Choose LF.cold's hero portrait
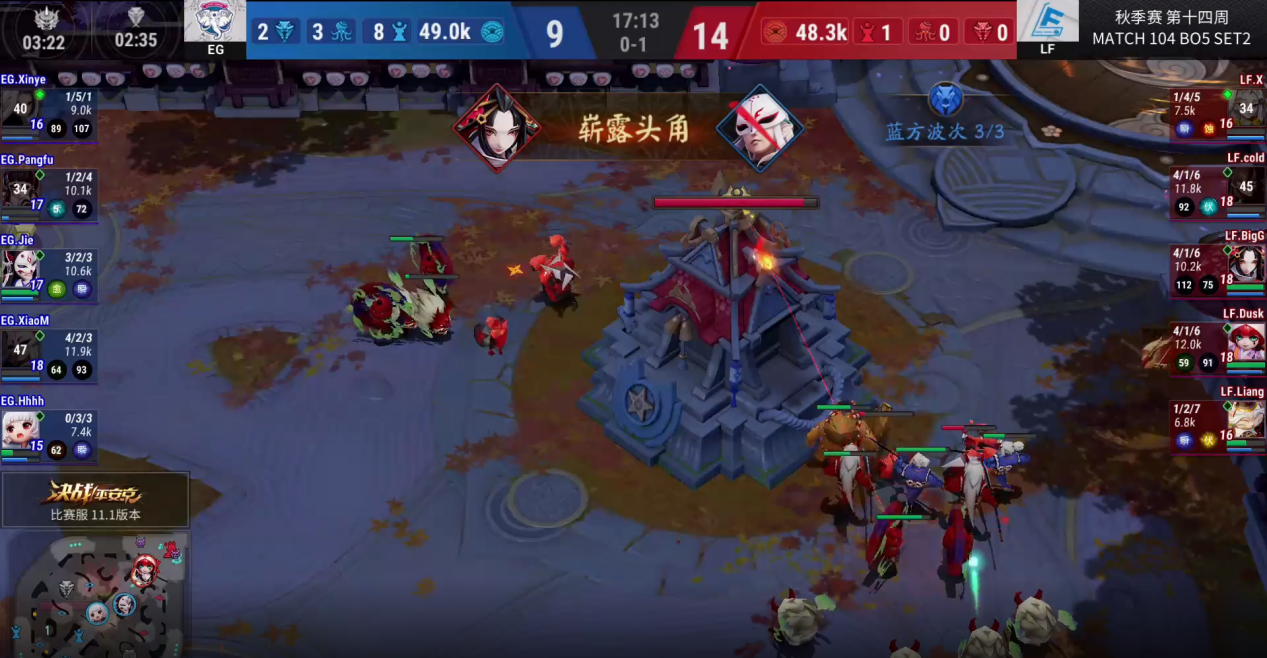Image resolution: width=1267 pixels, height=658 pixels. [1246, 187]
